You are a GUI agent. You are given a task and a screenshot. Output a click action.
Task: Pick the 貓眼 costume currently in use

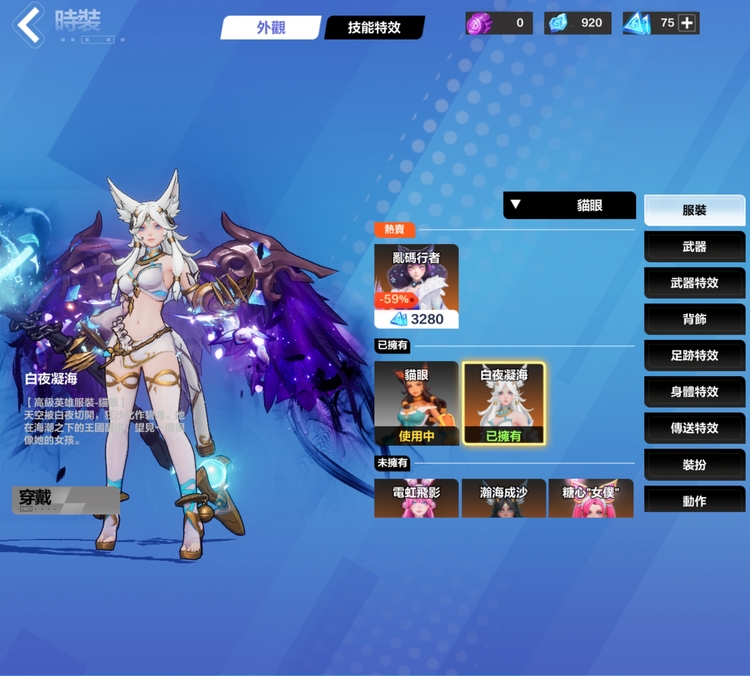[x=416, y=403]
